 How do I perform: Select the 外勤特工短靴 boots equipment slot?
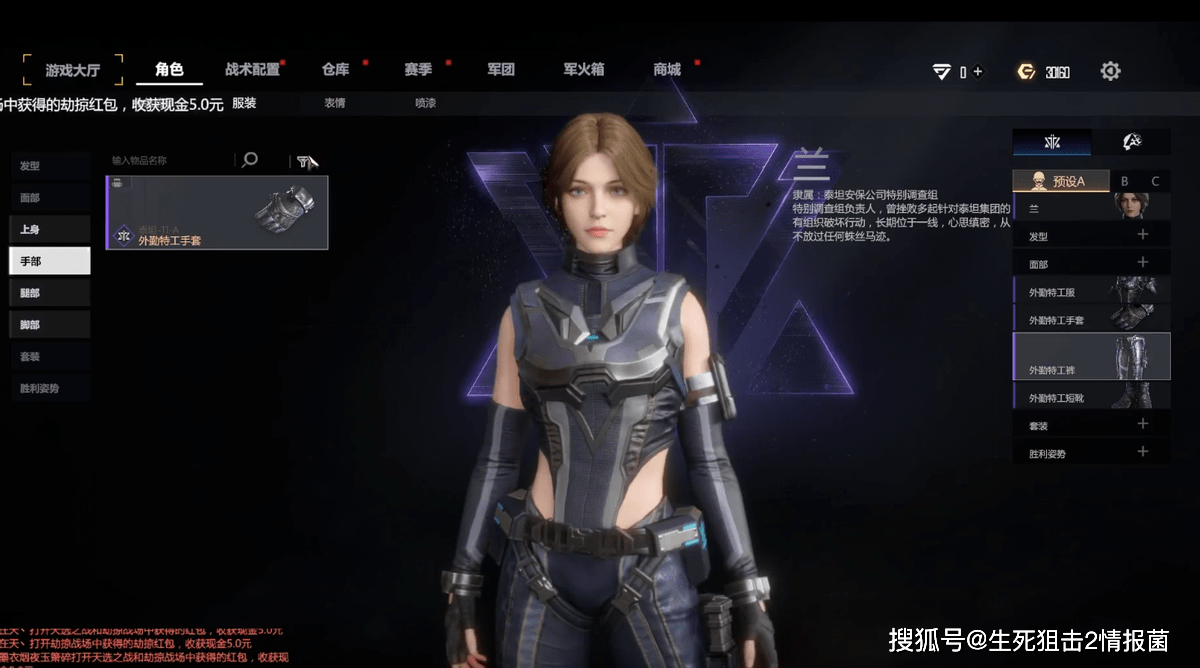(1091, 397)
